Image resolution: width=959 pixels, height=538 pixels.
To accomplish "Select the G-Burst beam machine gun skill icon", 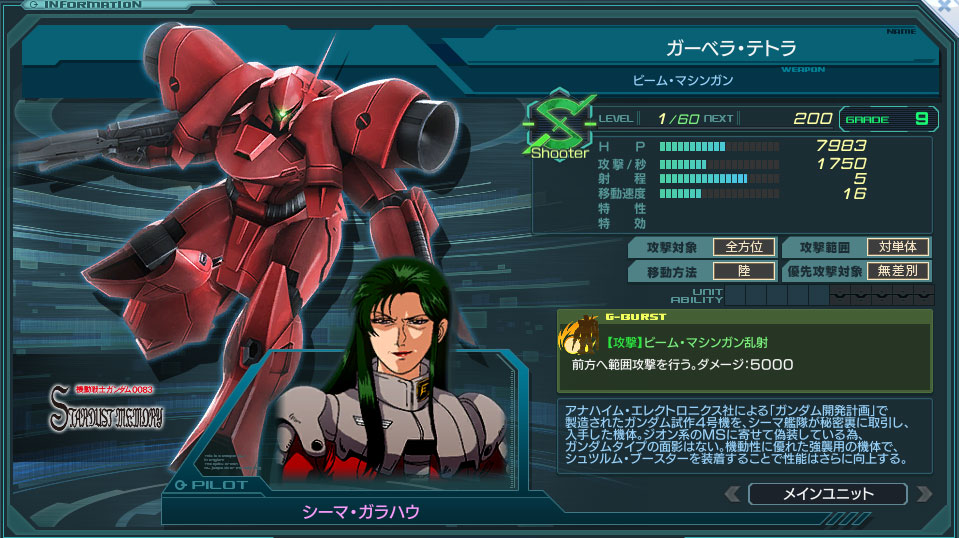I will pos(580,337).
